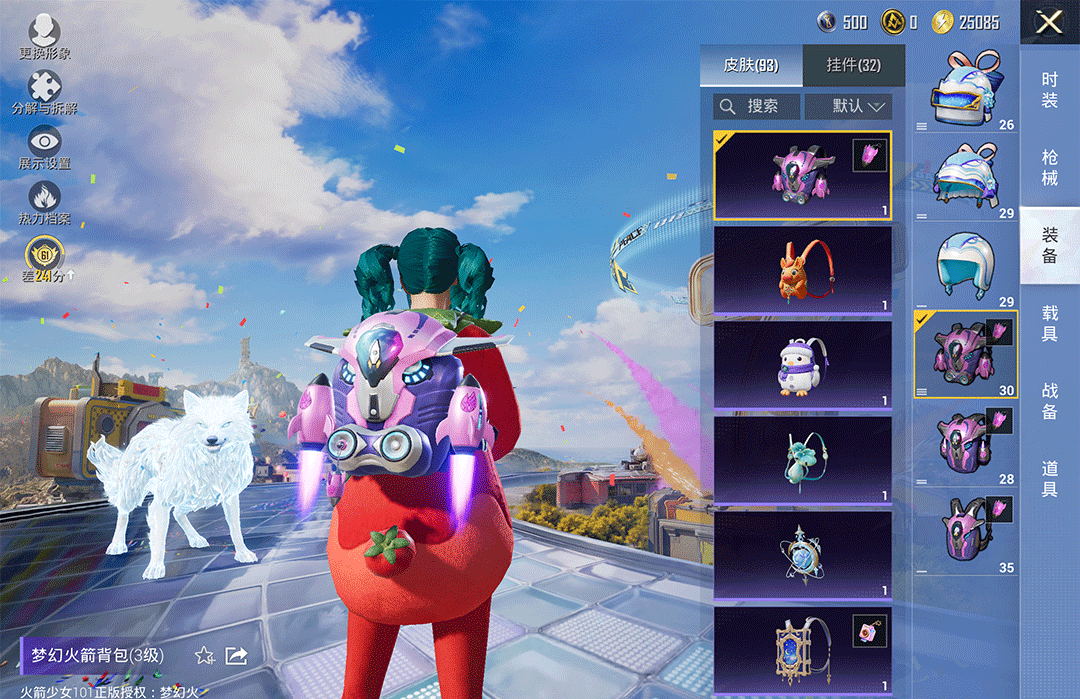Switch to the 枪械 firearms category
The height and width of the screenshot is (699, 1080).
pyautogui.click(x=1050, y=167)
